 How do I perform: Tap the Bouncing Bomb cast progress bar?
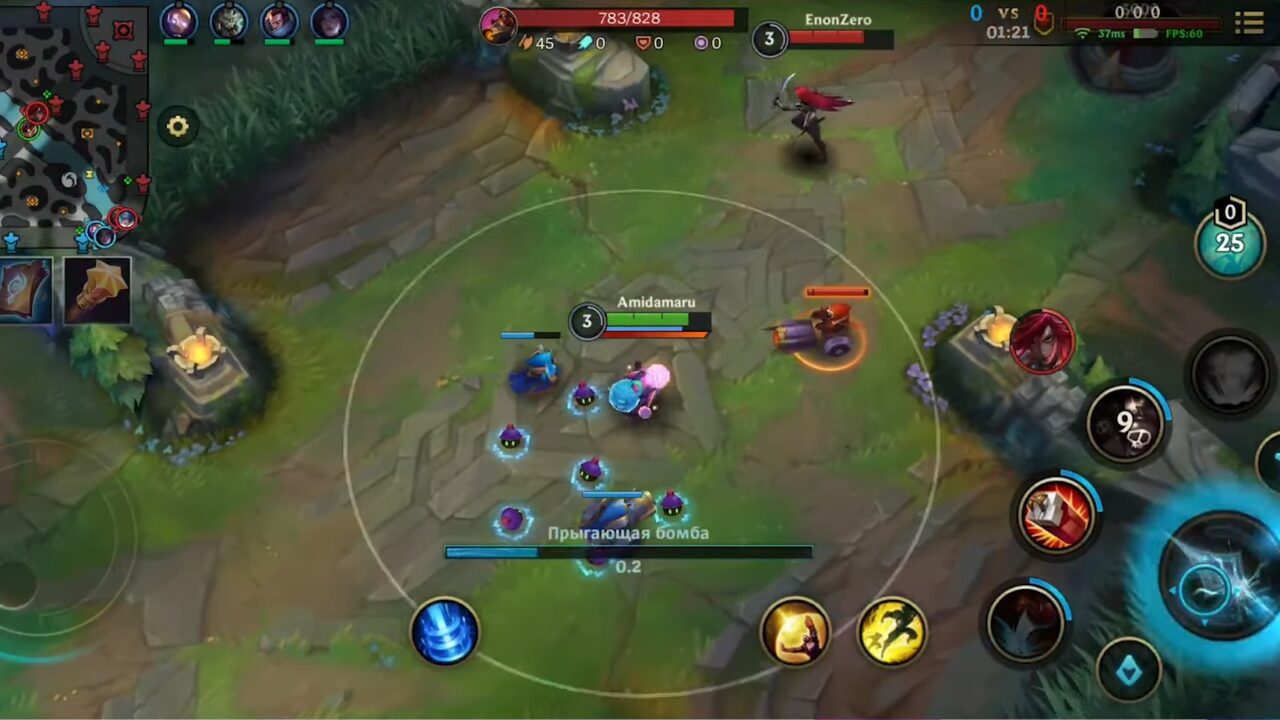[x=628, y=550]
